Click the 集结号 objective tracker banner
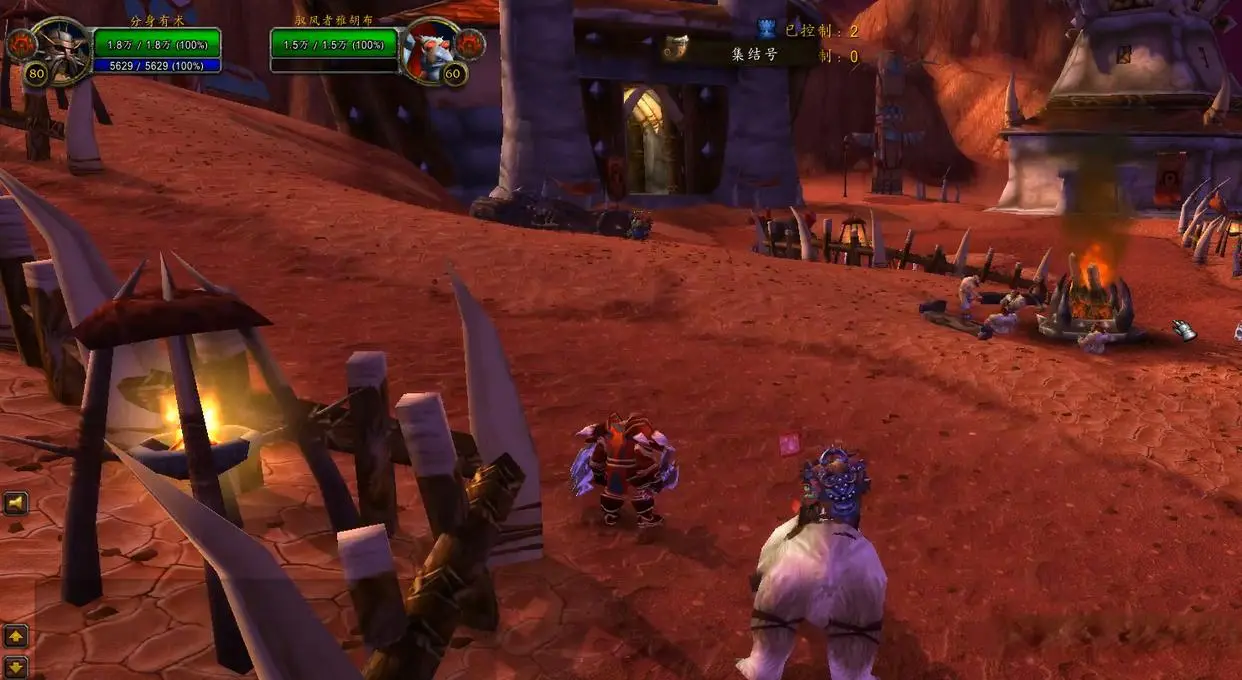Screen dimensions: 1242x680 (742, 54)
